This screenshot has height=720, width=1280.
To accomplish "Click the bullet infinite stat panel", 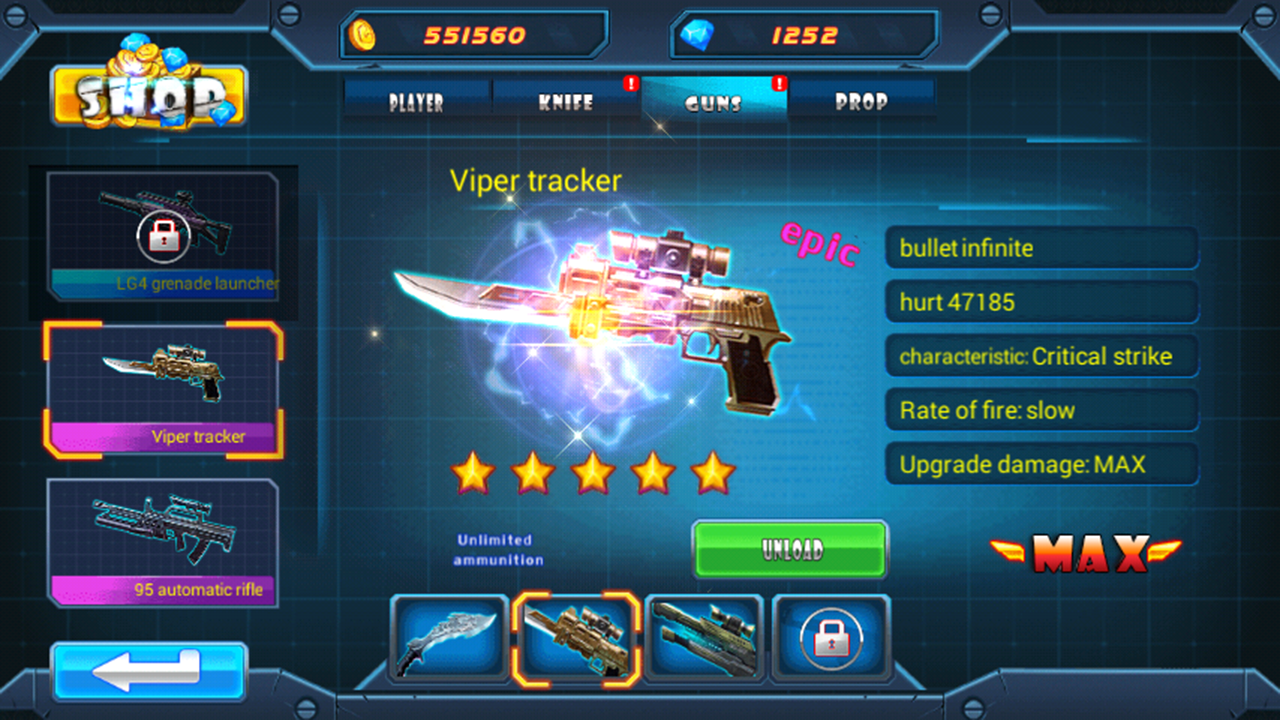I will coord(1042,248).
